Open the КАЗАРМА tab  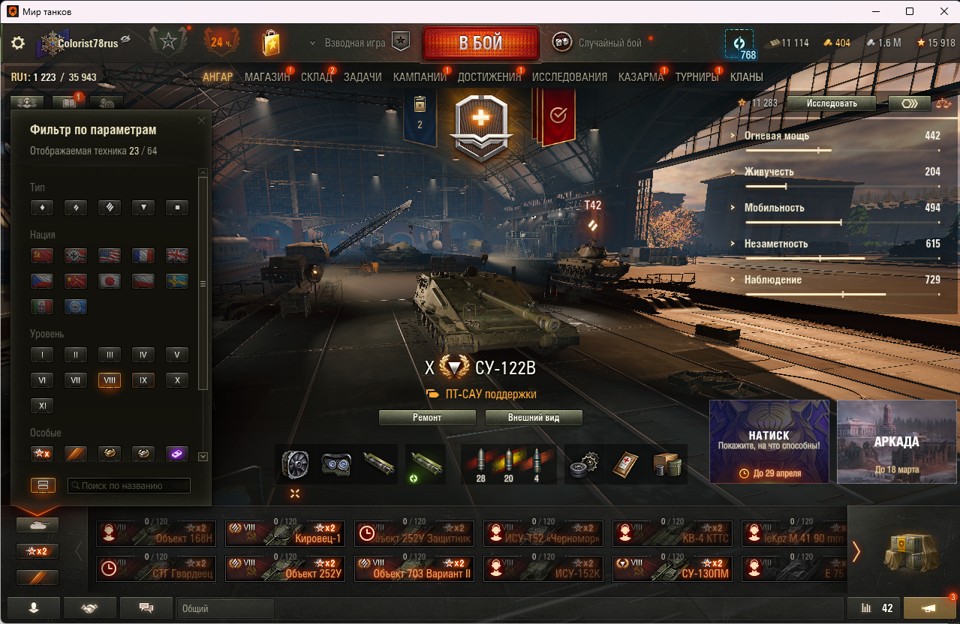(640, 77)
